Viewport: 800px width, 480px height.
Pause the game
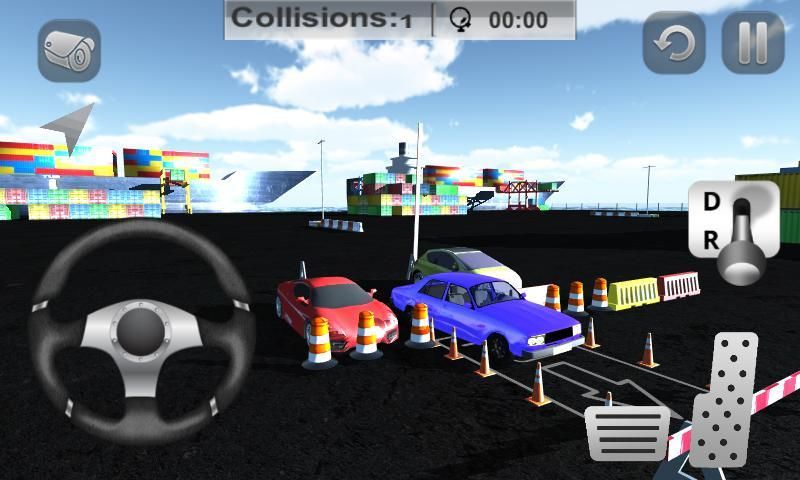752,43
